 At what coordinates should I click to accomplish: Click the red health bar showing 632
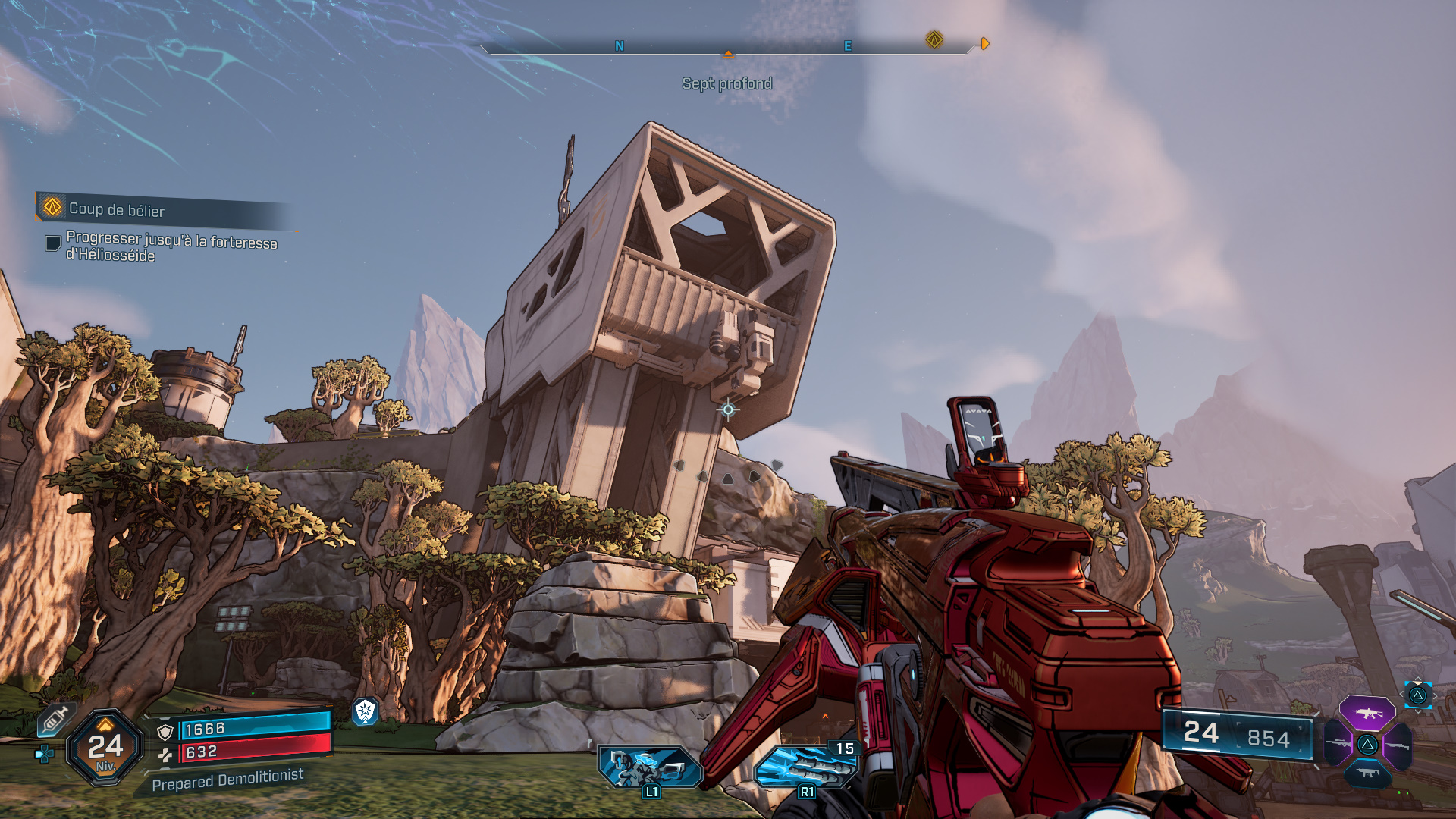pyautogui.click(x=246, y=752)
